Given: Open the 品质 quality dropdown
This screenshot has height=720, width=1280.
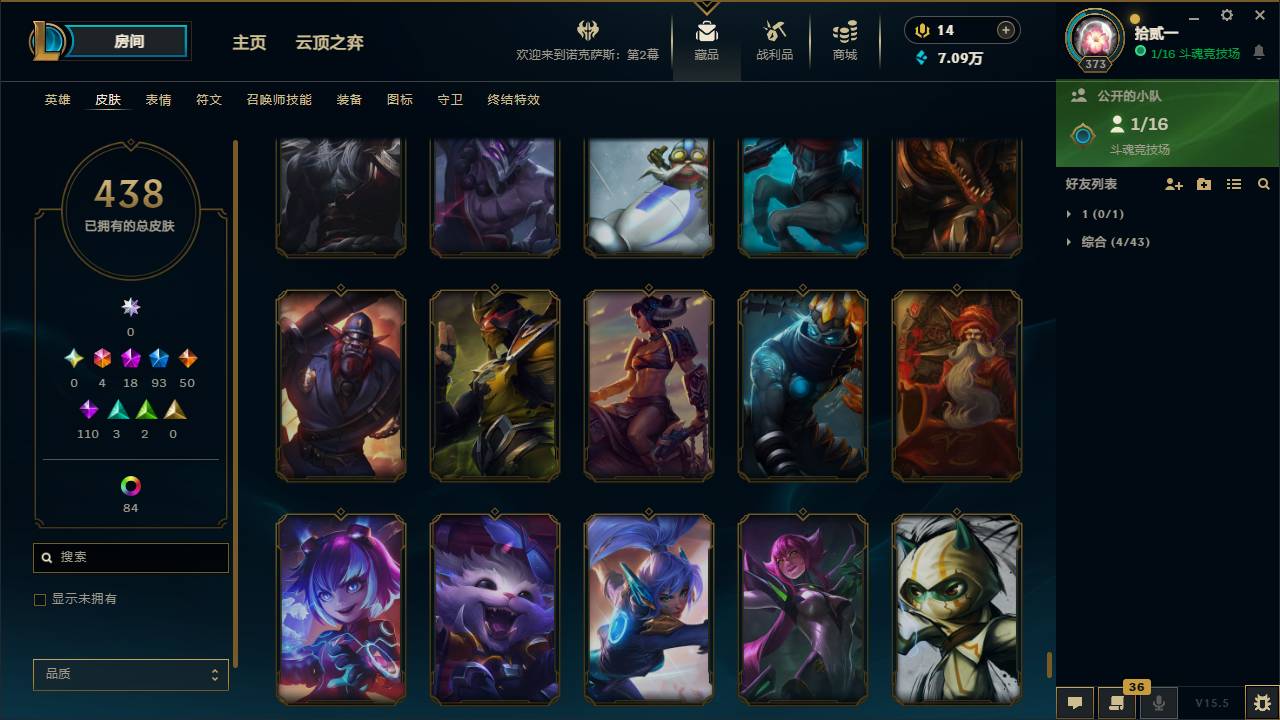Looking at the screenshot, I should pos(130,674).
